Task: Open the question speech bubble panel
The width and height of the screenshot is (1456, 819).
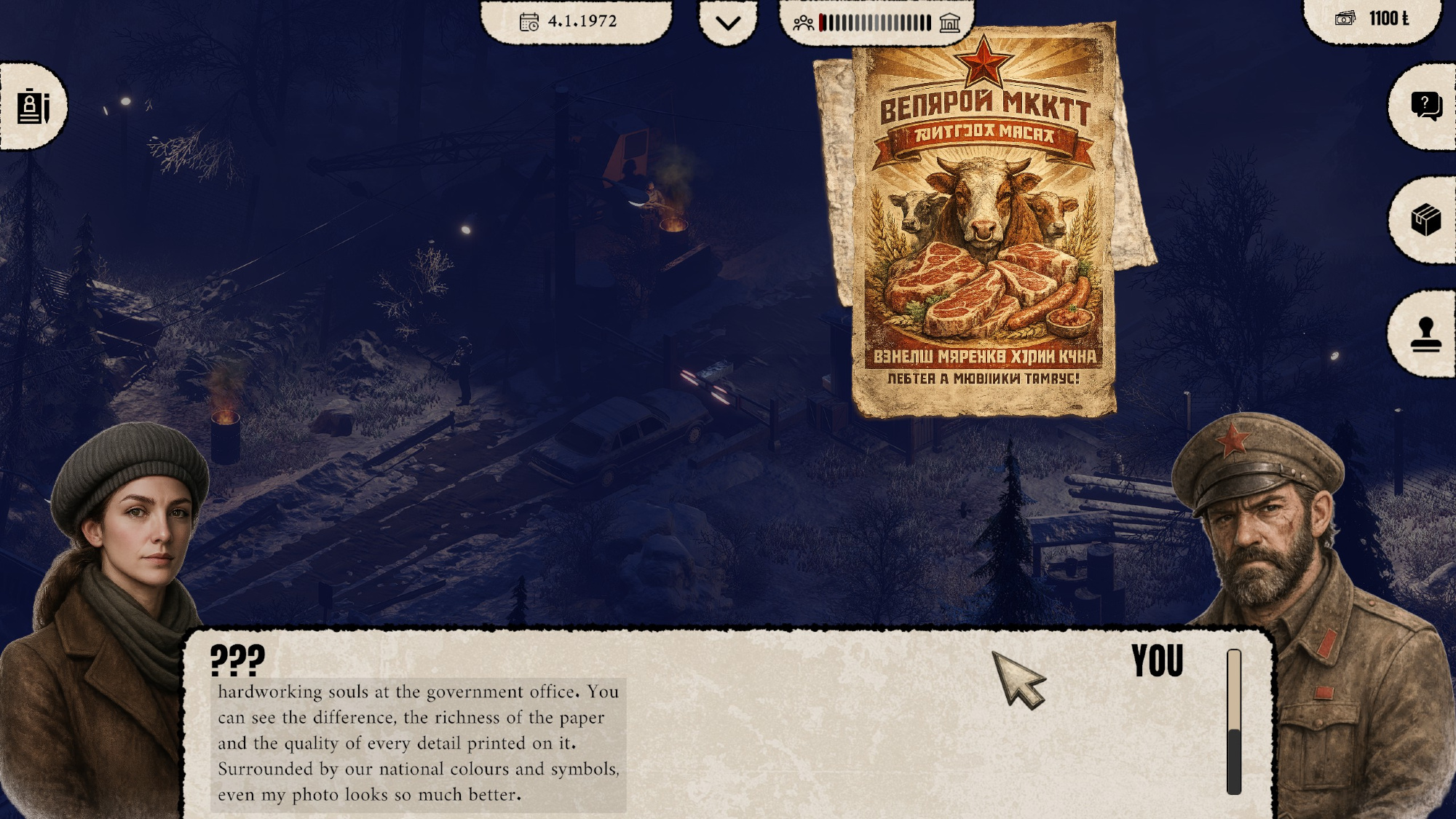Action: [x=1425, y=106]
